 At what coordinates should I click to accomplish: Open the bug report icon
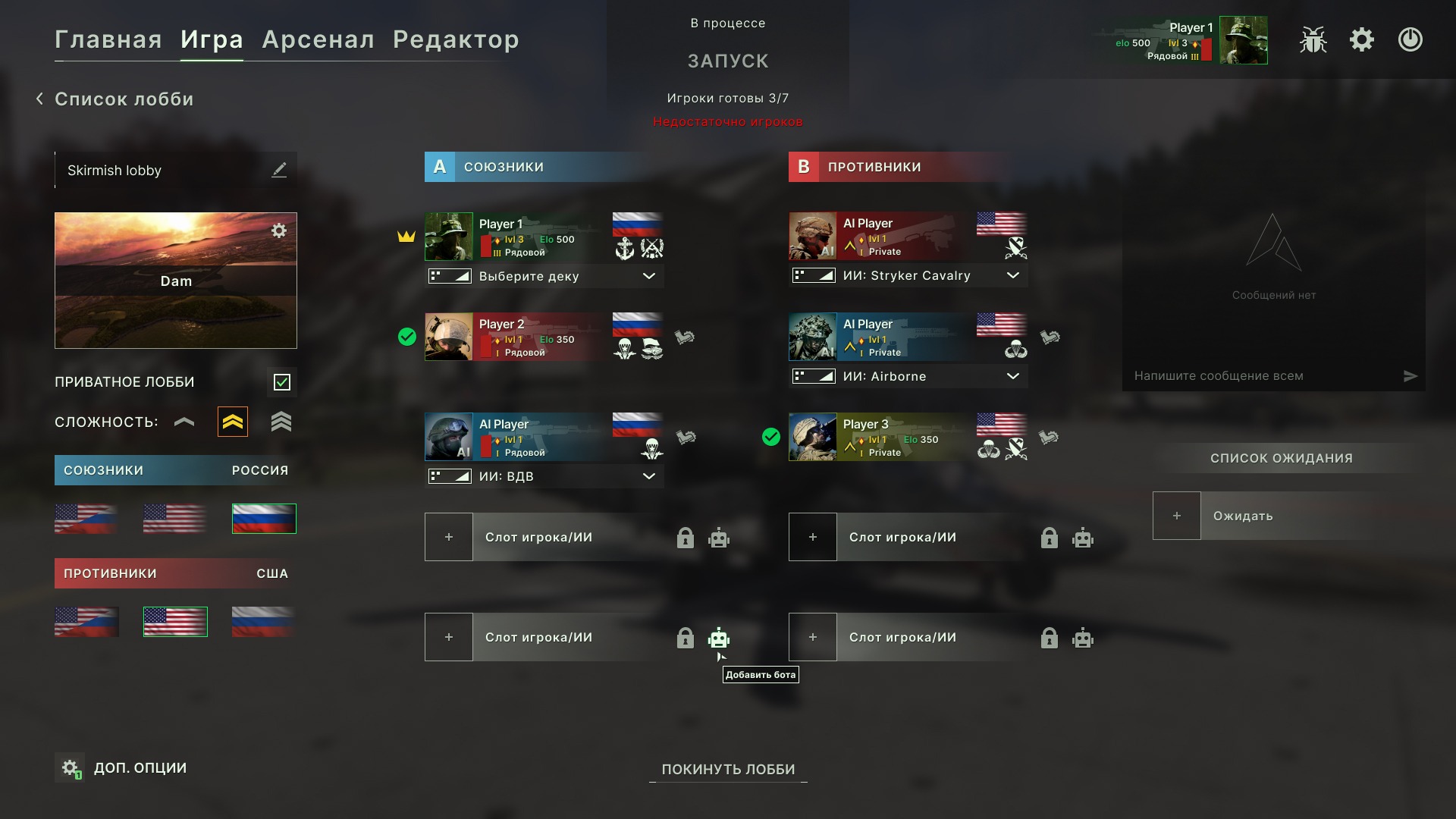(1313, 39)
